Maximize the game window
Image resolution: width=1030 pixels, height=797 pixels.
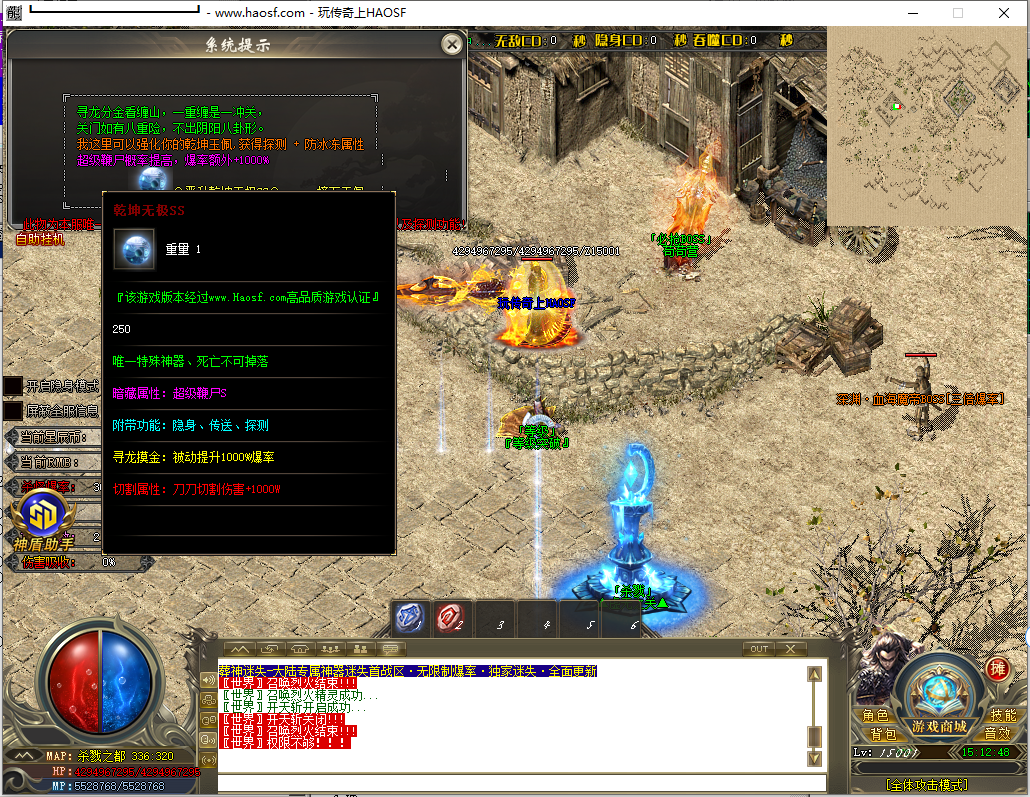tap(957, 13)
